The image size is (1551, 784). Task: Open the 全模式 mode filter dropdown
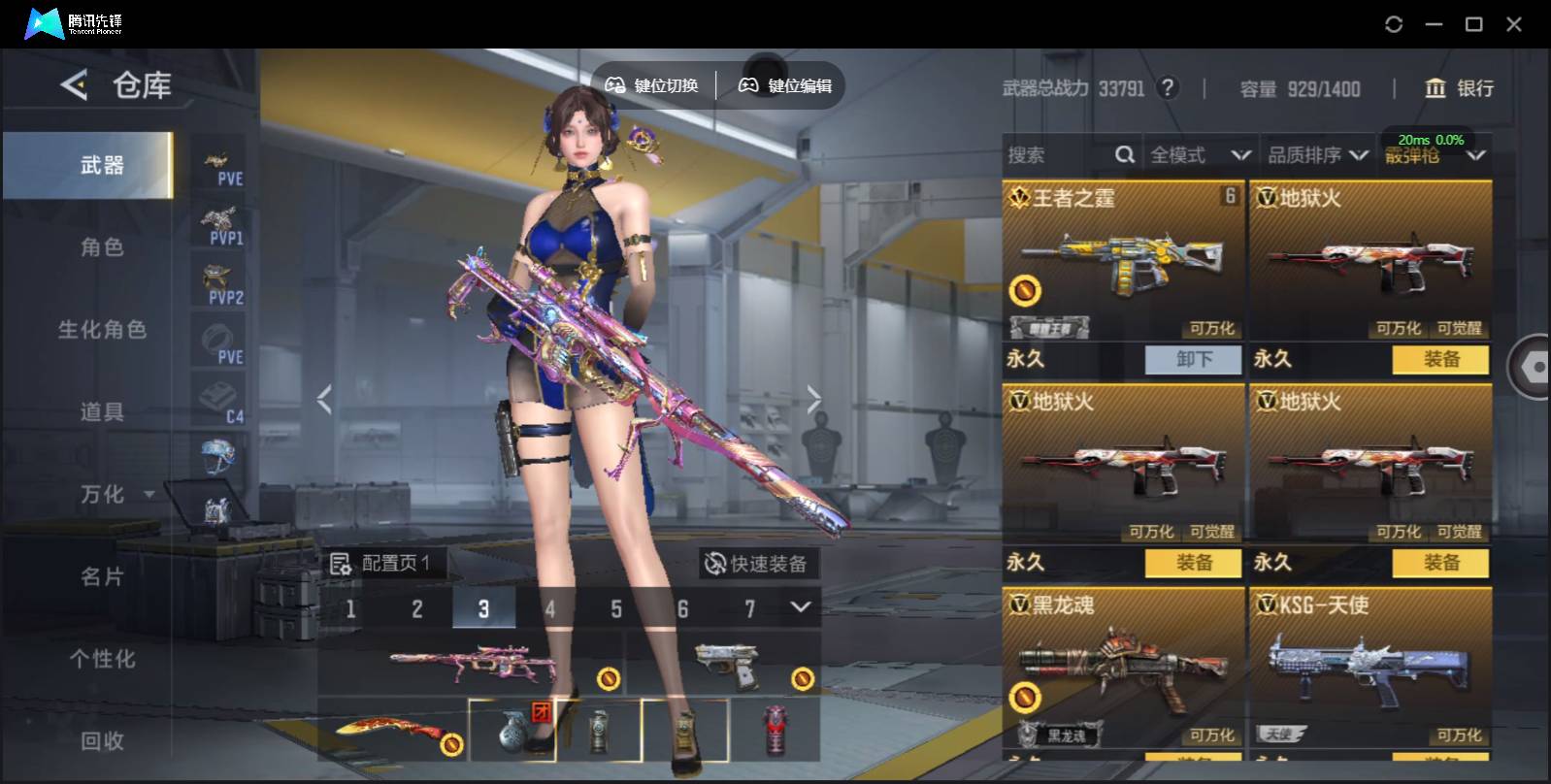coord(1200,155)
